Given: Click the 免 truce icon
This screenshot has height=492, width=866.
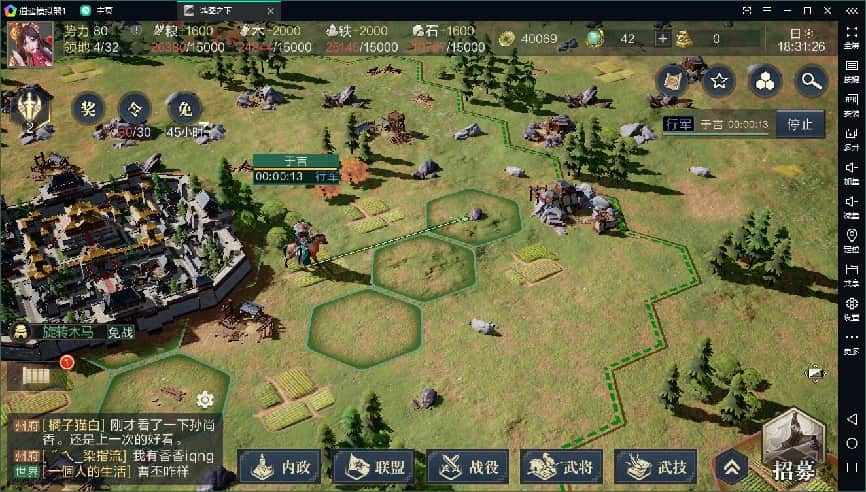Looking at the screenshot, I should 182,107.
